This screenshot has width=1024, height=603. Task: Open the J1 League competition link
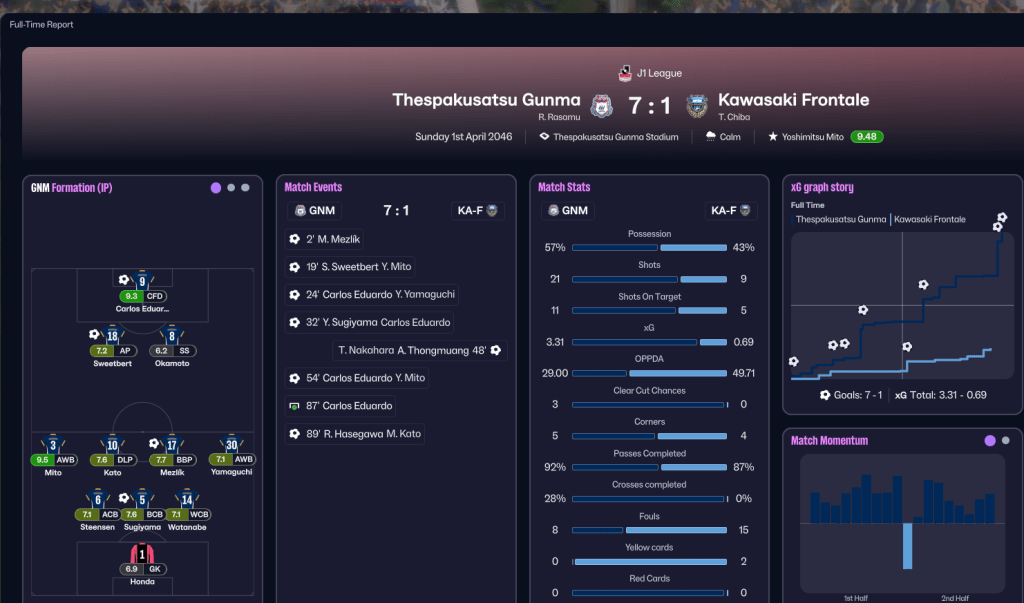click(658, 73)
